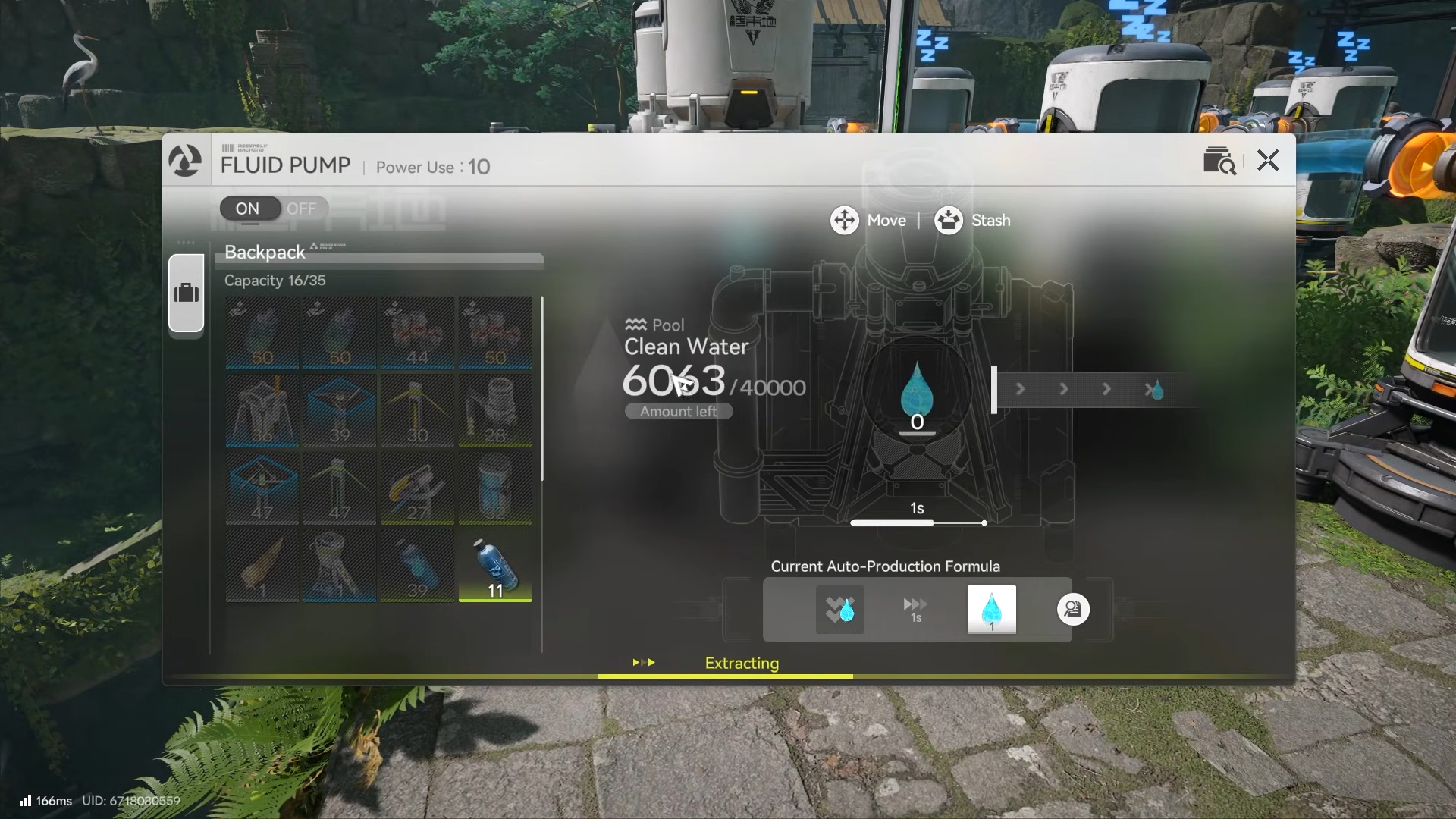Open the depot search icon
The height and width of the screenshot is (819, 1456).
pos(1219,161)
